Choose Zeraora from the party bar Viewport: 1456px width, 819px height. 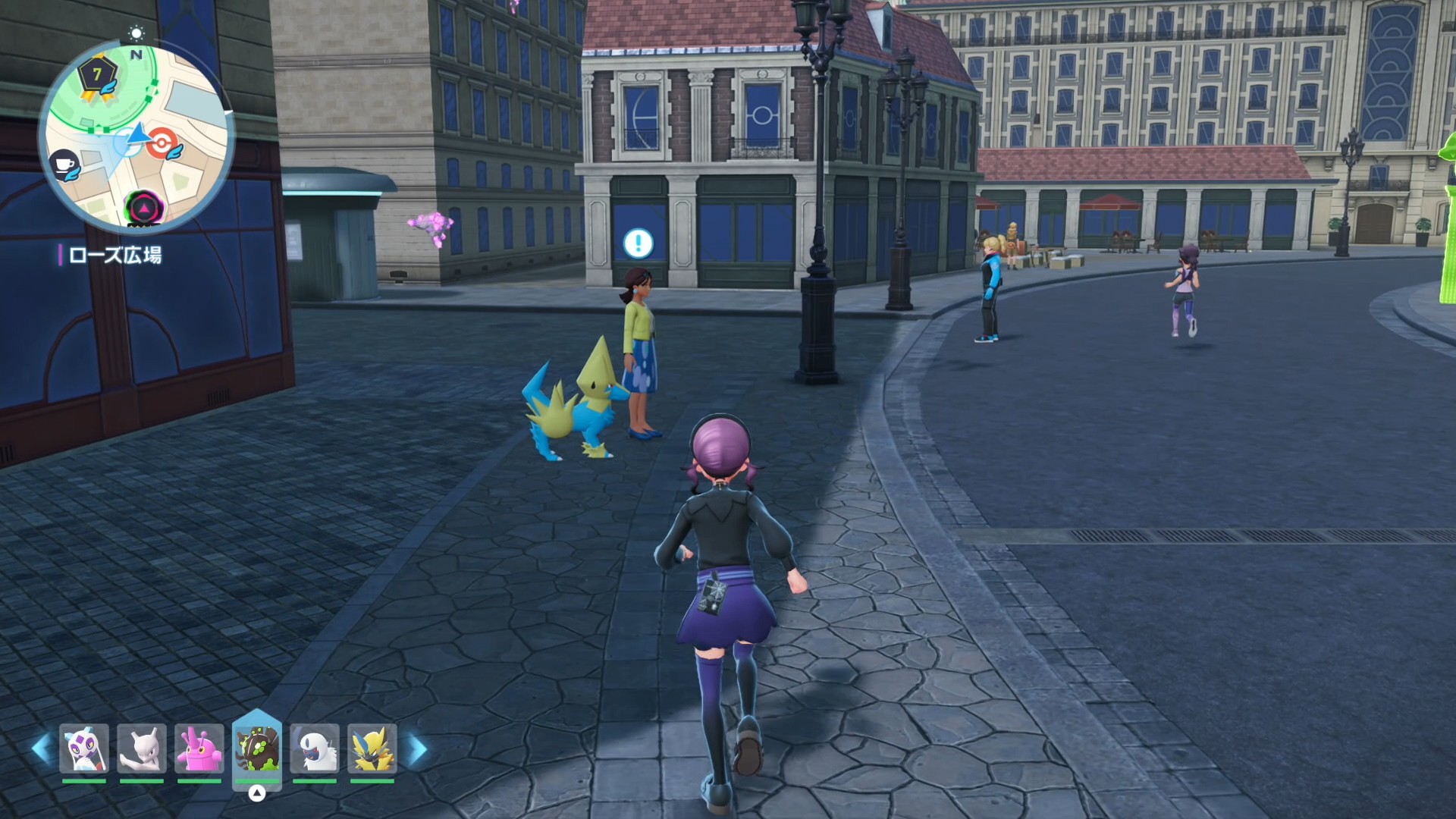pos(372,749)
